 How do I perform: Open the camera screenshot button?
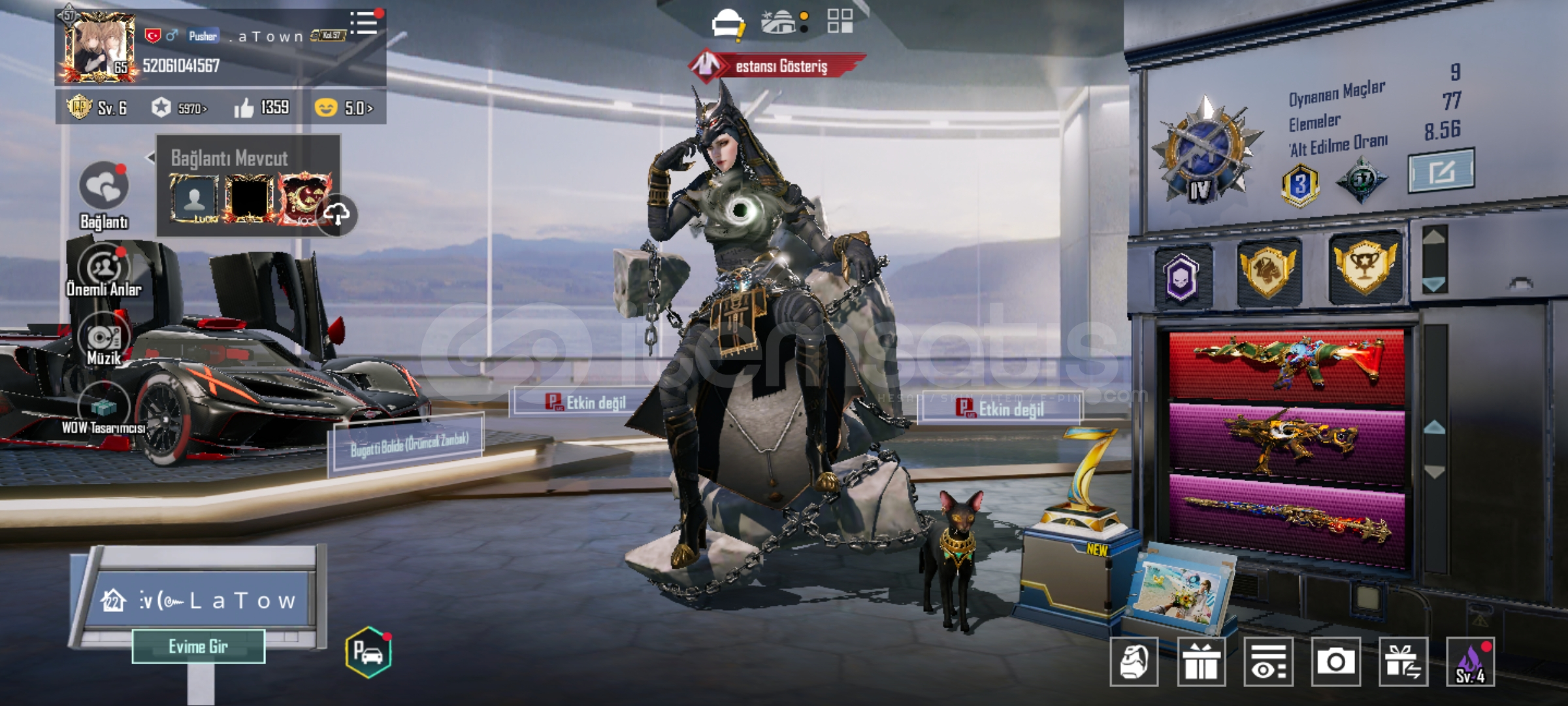(x=1335, y=662)
